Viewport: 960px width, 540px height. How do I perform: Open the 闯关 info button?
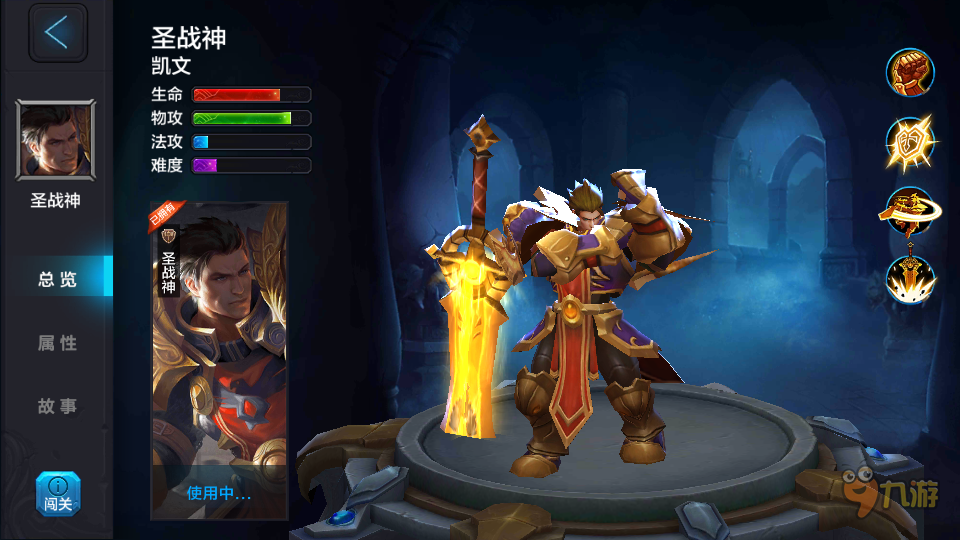pos(58,494)
